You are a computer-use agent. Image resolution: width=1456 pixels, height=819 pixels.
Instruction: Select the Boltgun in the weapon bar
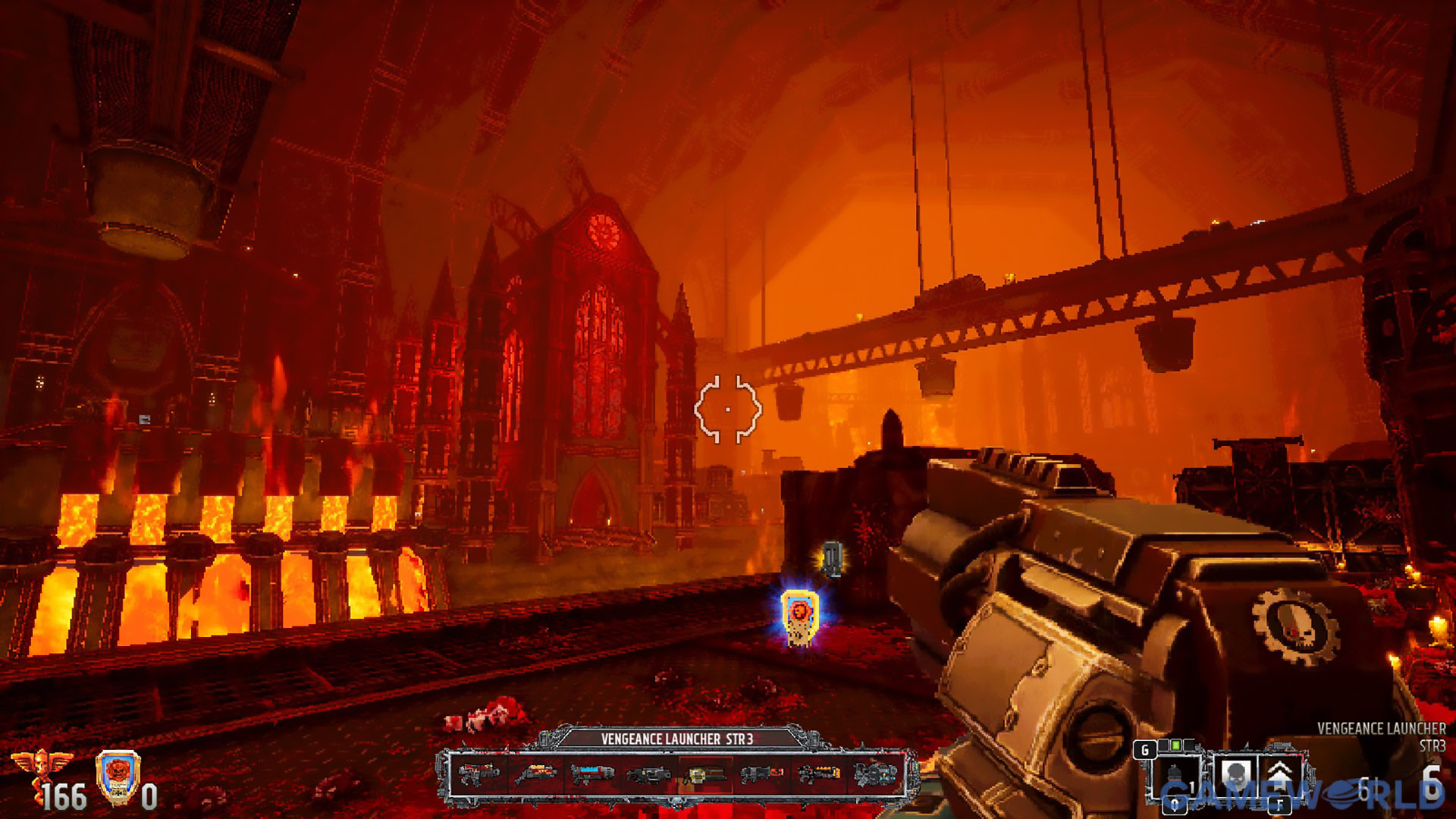point(479,774)
